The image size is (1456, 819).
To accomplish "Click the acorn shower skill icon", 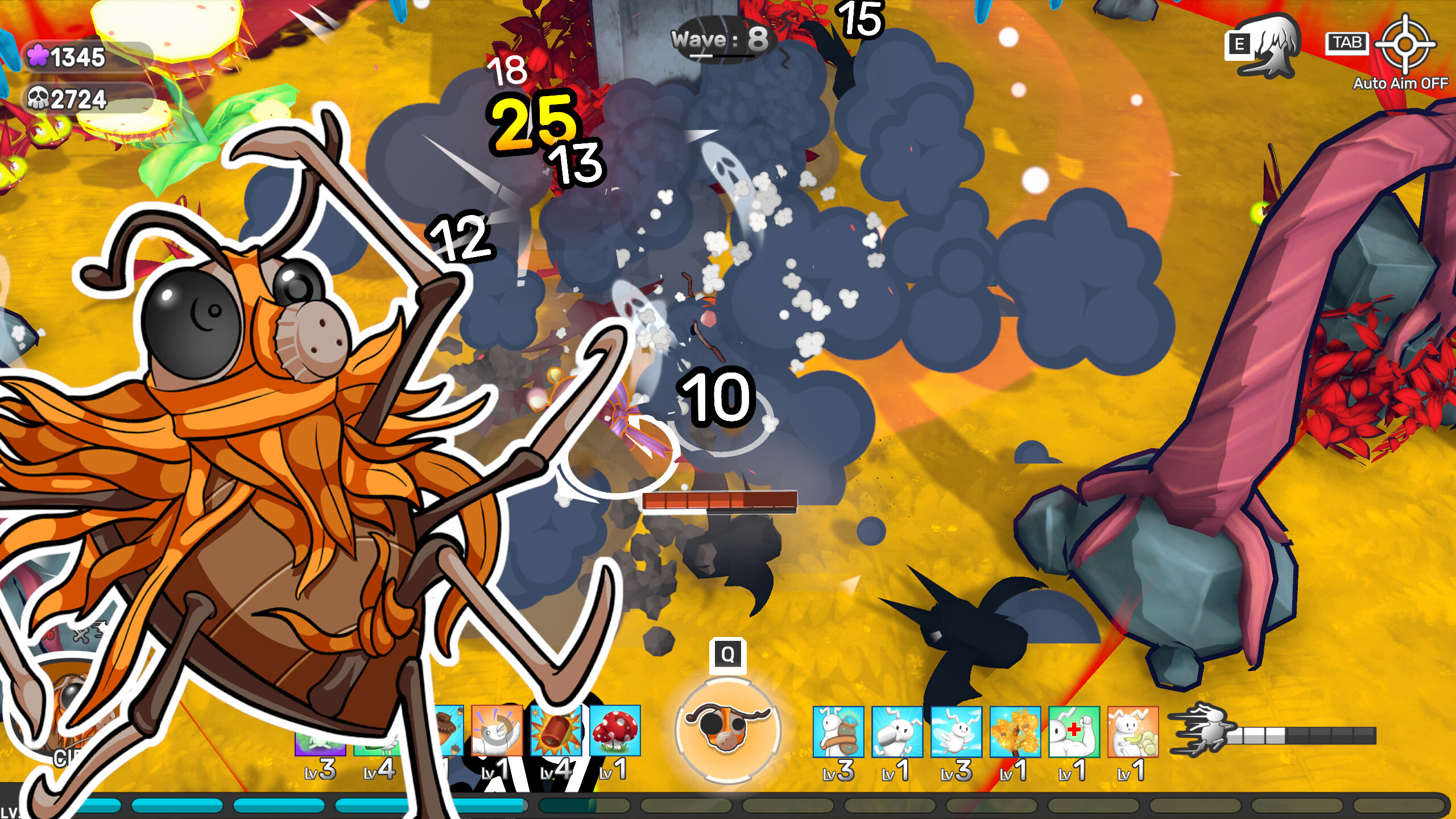I will click(449, 731).
